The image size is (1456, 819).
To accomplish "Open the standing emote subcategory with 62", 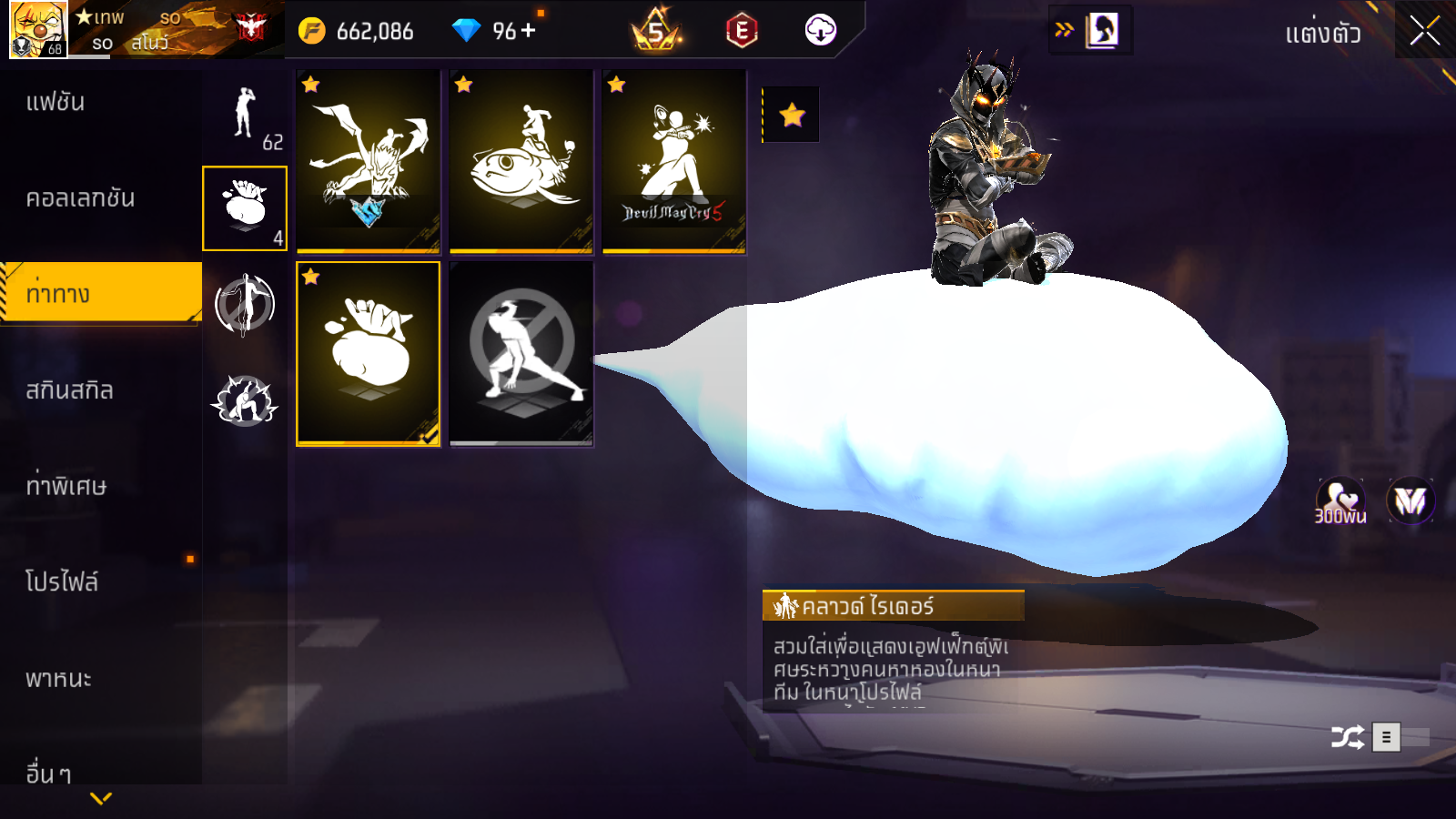I will [245, 115].
